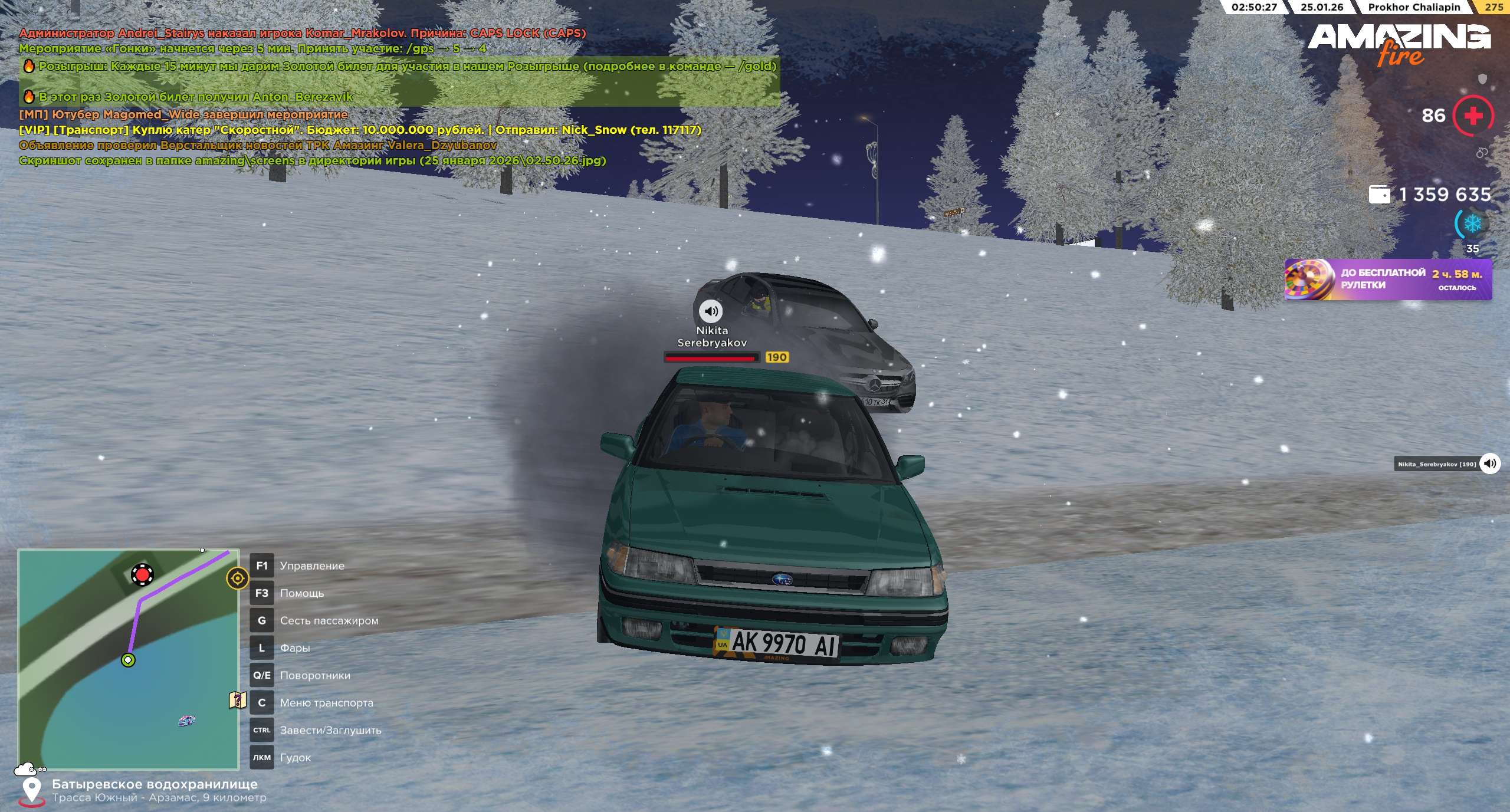The height and width of the screenshot is (812, 1510).
Task: Click the small car marker on the minimap
Action: point(186,720)
